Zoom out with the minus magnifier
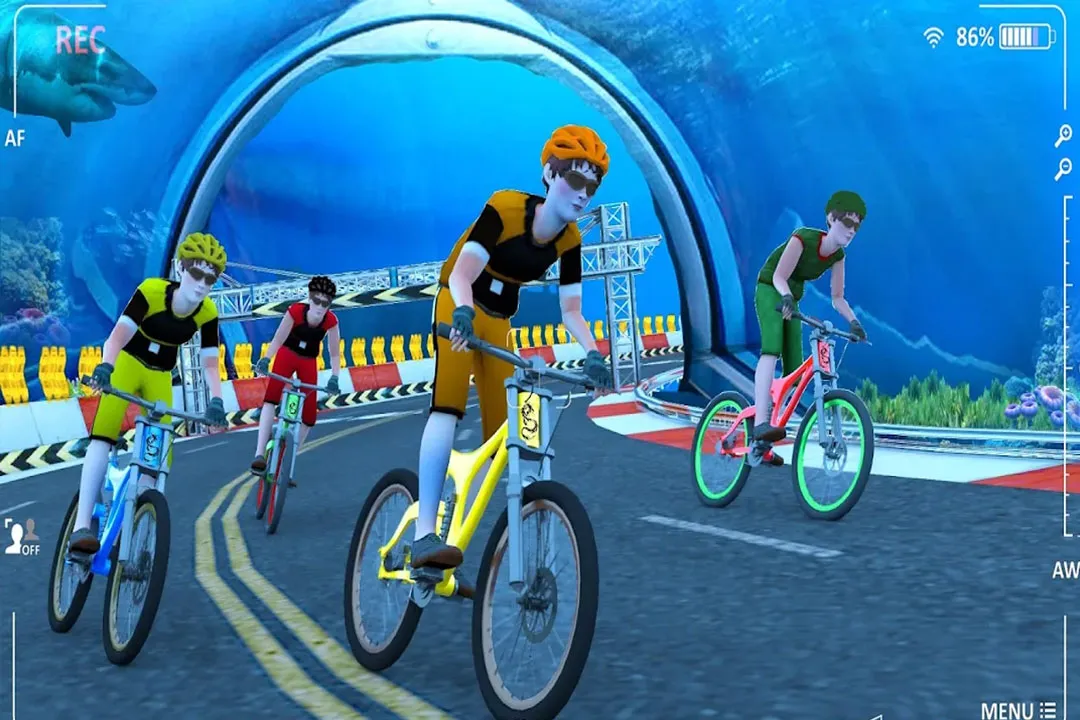1080x720 pixels. [1063, 169]
